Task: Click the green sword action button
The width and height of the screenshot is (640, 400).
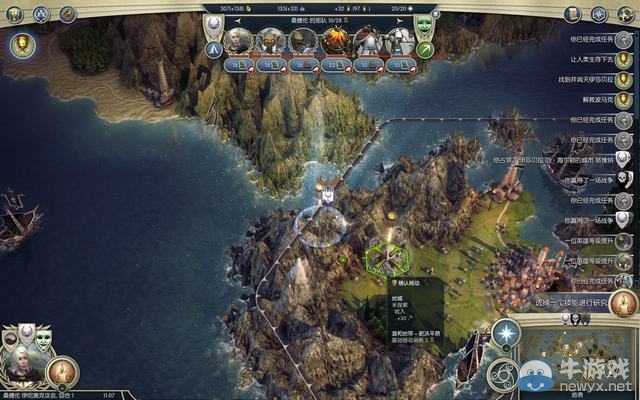Action: (425, 49)
